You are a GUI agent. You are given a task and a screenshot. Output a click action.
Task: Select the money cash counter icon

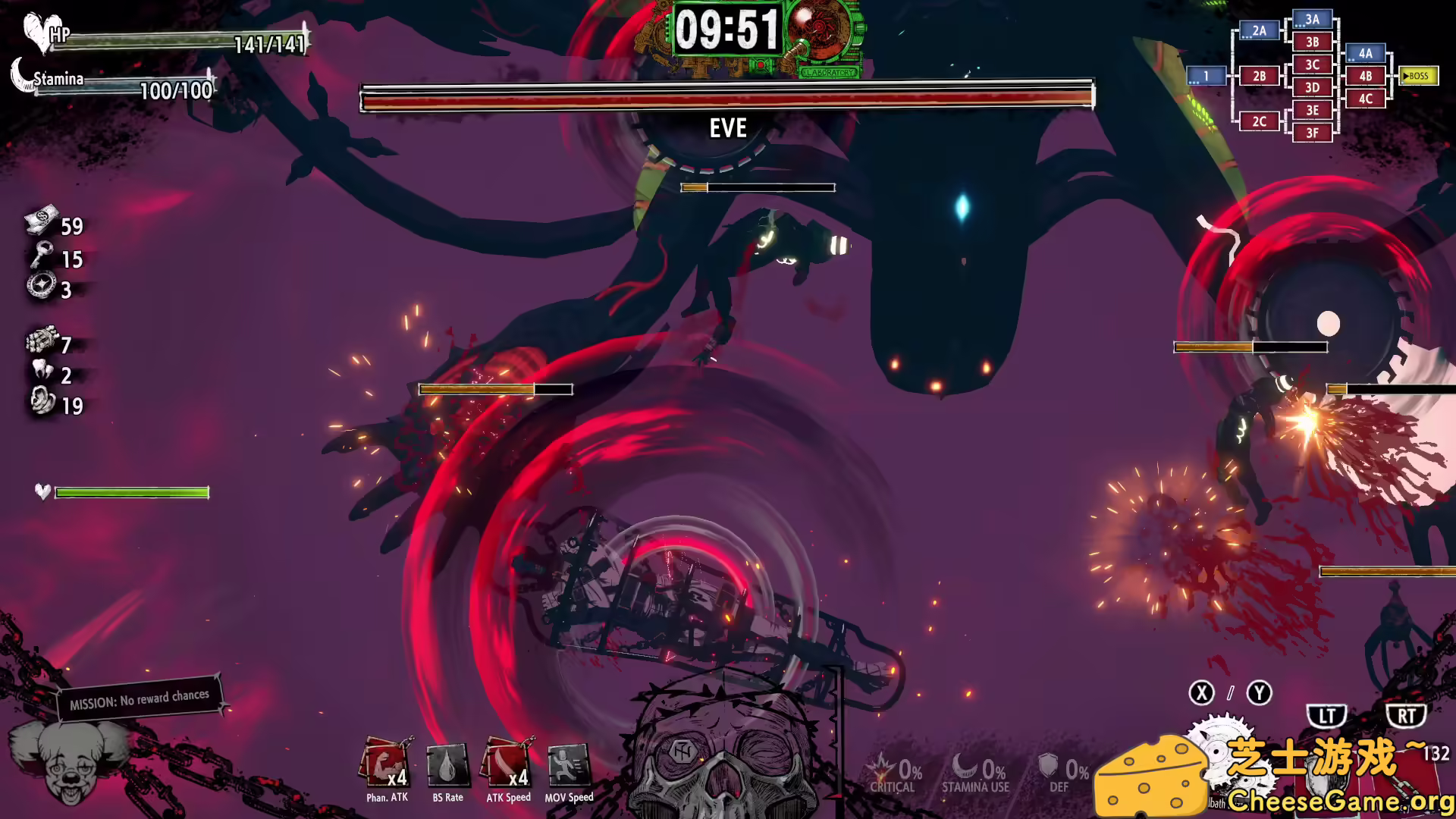pyautogui.click(x=42, y=221)
